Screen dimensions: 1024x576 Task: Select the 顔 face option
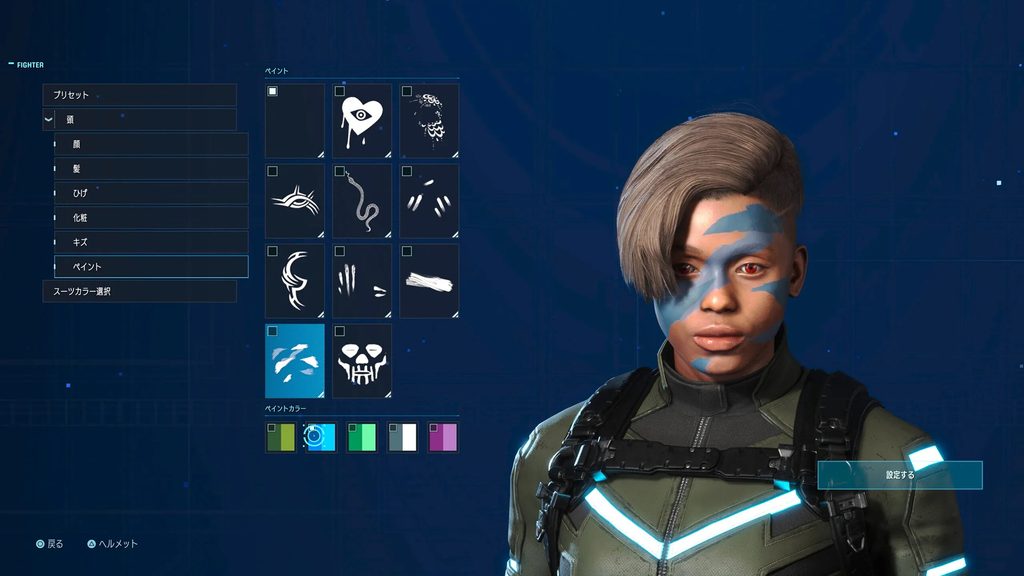(x=150, y=144)
